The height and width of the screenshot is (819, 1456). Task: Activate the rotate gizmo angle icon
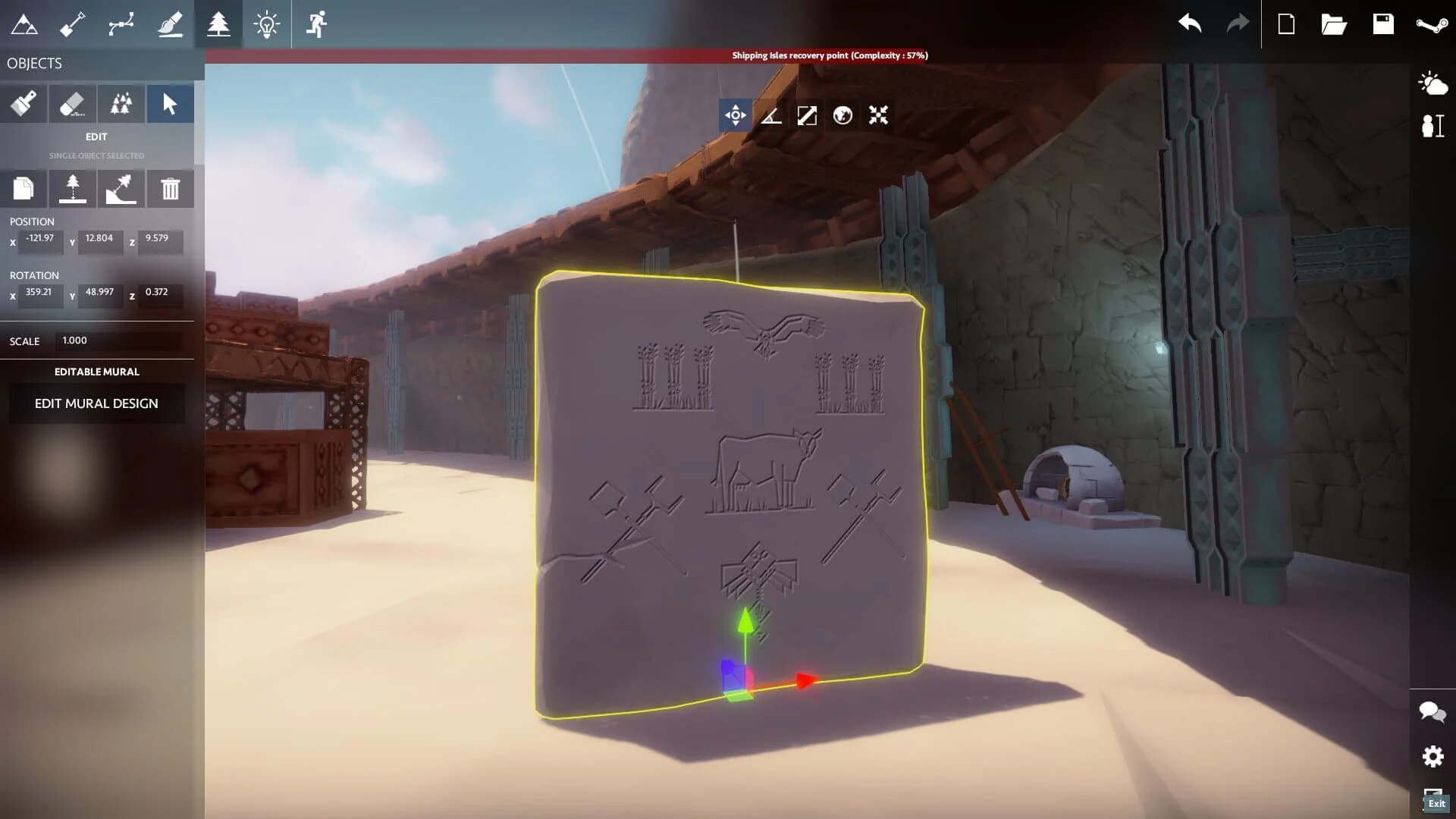pos(771,116)
